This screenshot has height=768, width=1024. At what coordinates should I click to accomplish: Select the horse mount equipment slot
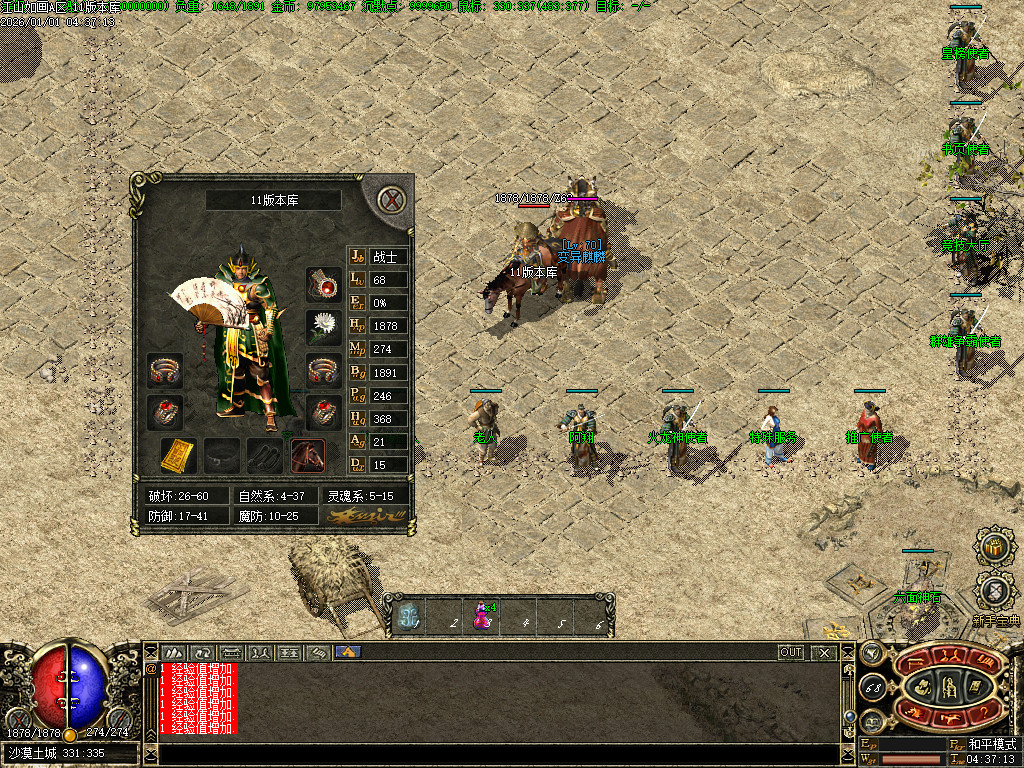(x=308, y=456)
